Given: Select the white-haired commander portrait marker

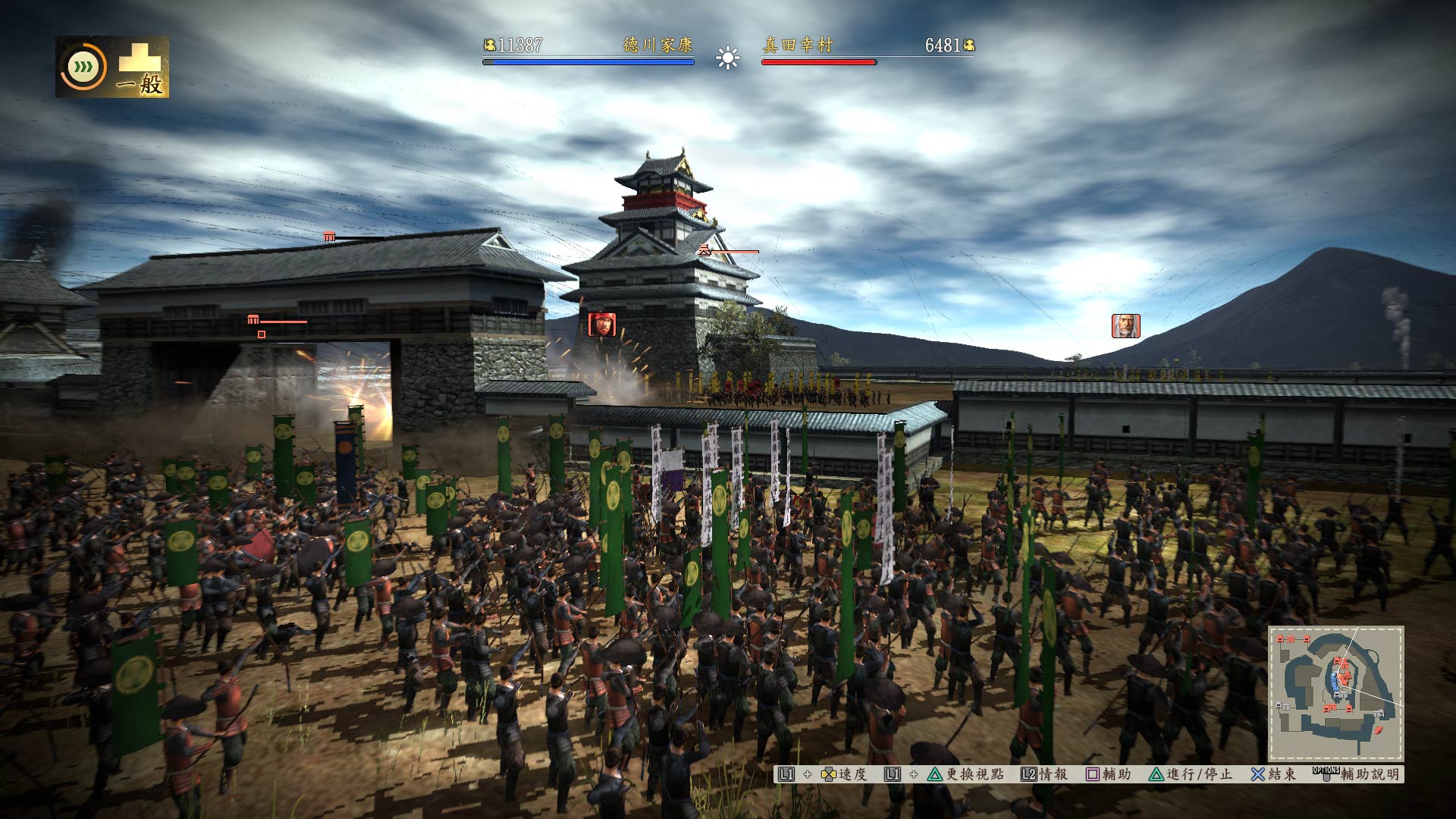Looking at the screenshot, I should 1126,326.
